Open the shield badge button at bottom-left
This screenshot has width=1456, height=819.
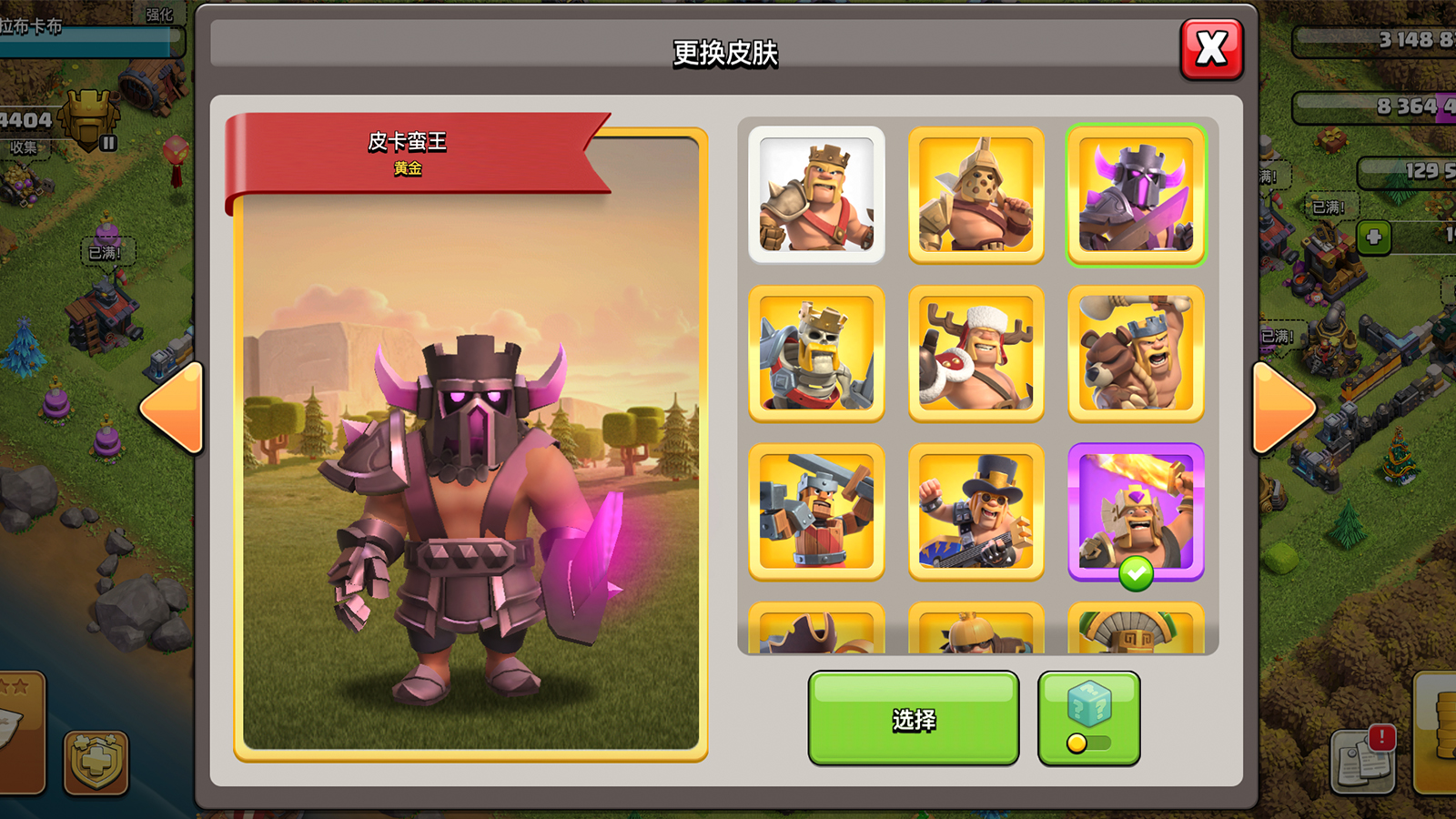tap(96, 761)
